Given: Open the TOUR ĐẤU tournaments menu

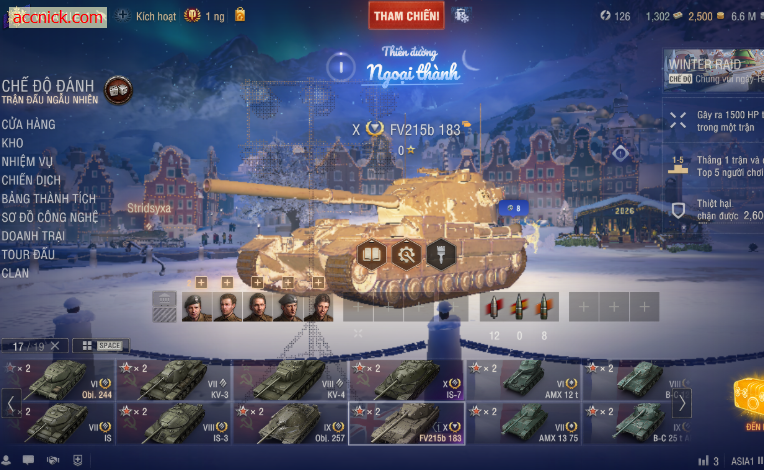Looking at the screenshot, I should pos(28,254).
